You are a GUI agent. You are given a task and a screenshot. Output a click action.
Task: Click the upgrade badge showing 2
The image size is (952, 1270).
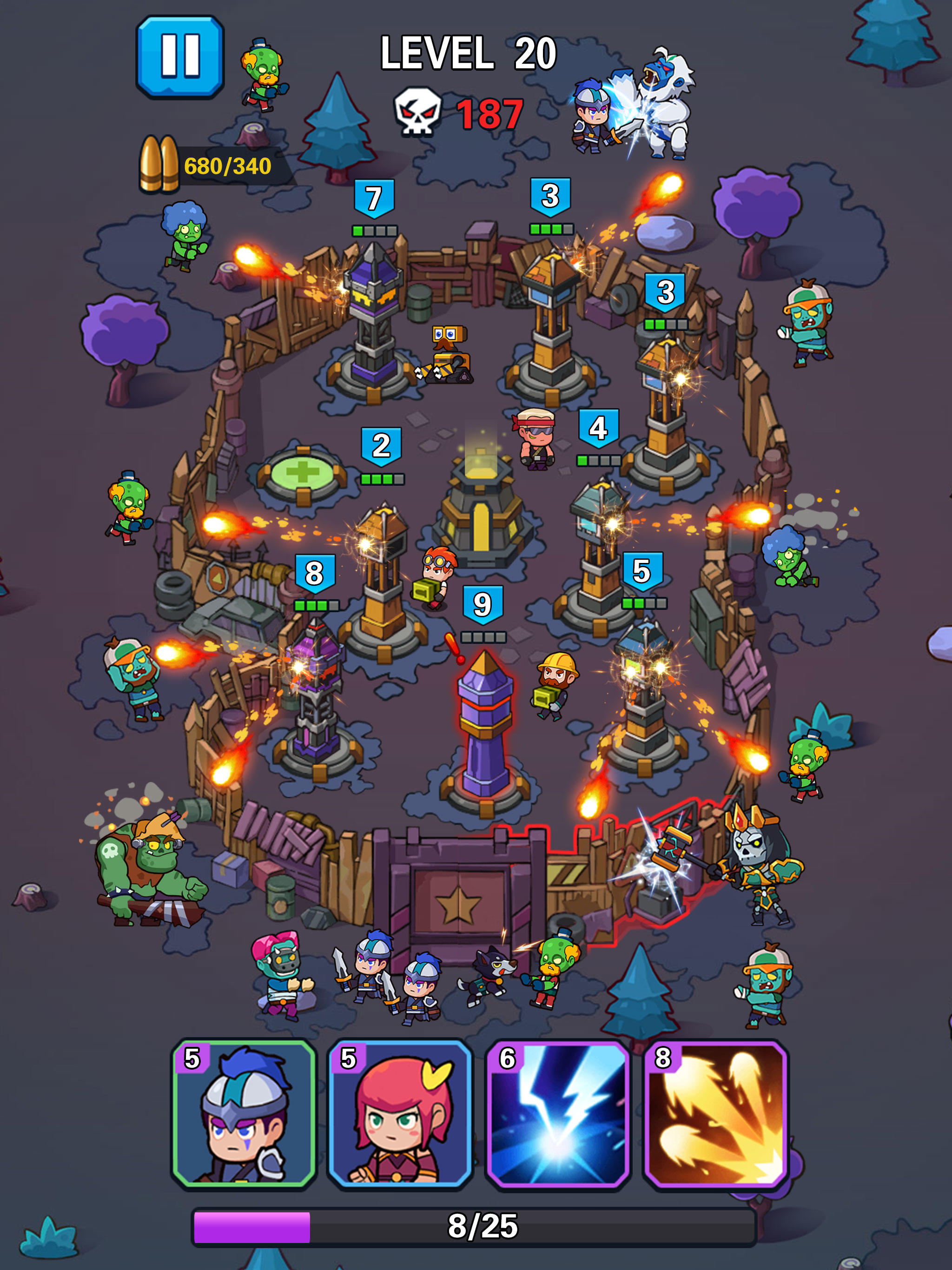click(x=382, y=442)
